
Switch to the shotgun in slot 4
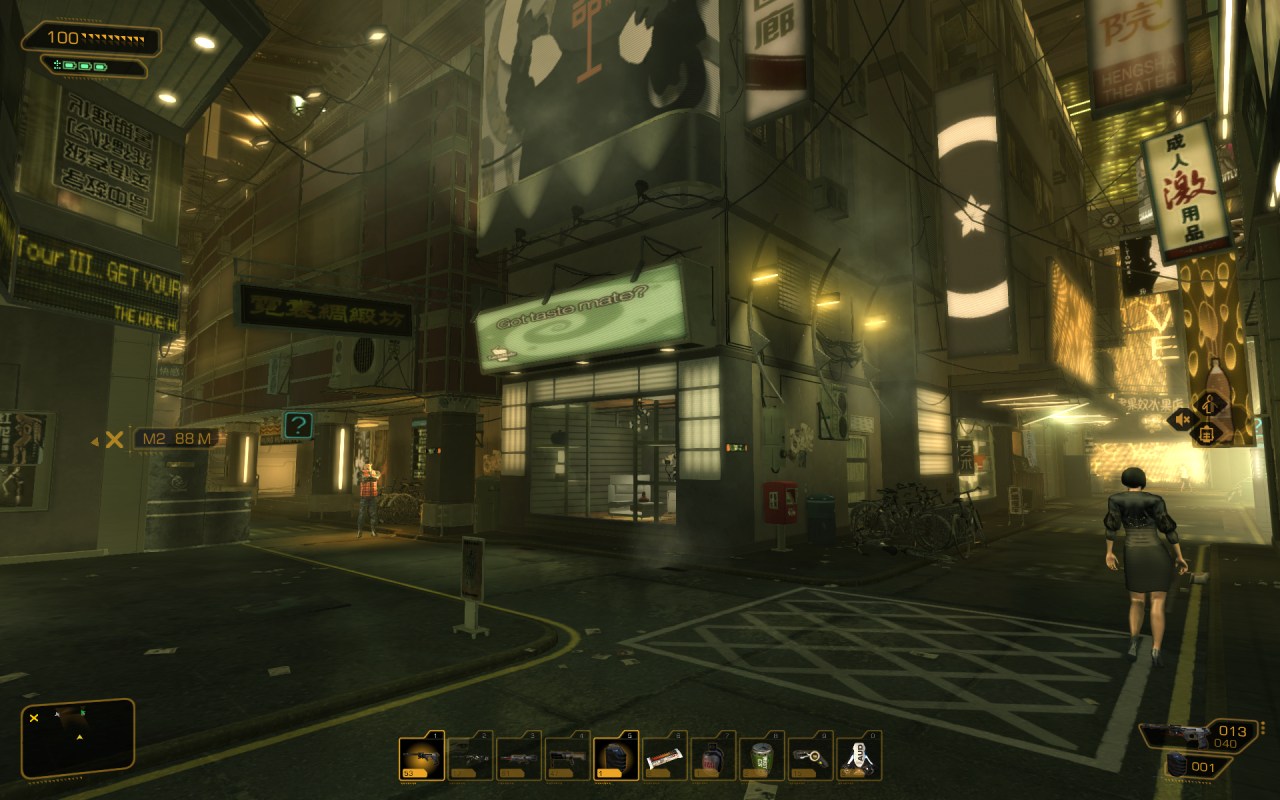tap(567, 758)
